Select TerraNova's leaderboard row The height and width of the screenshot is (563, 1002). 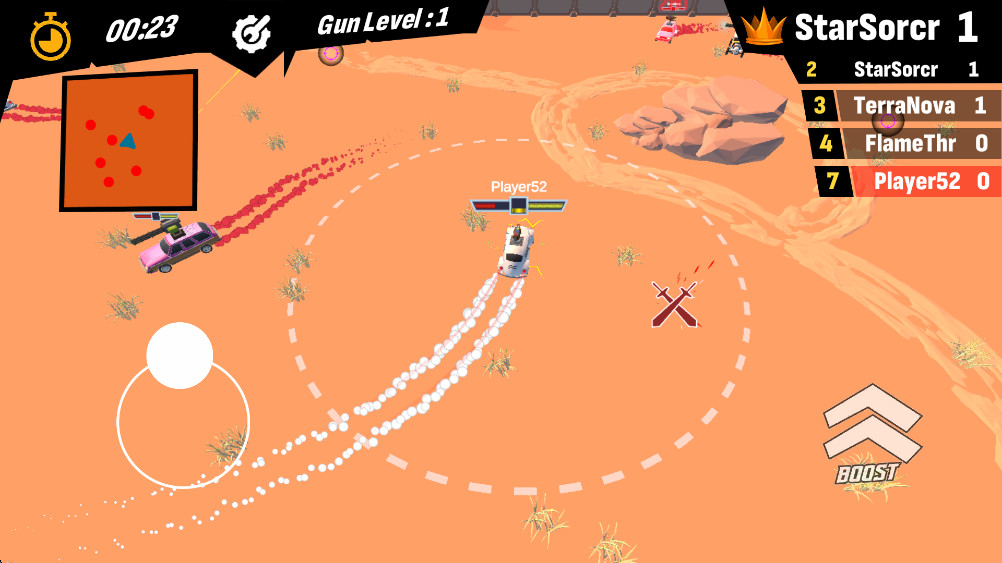click(x=902, y=106)
